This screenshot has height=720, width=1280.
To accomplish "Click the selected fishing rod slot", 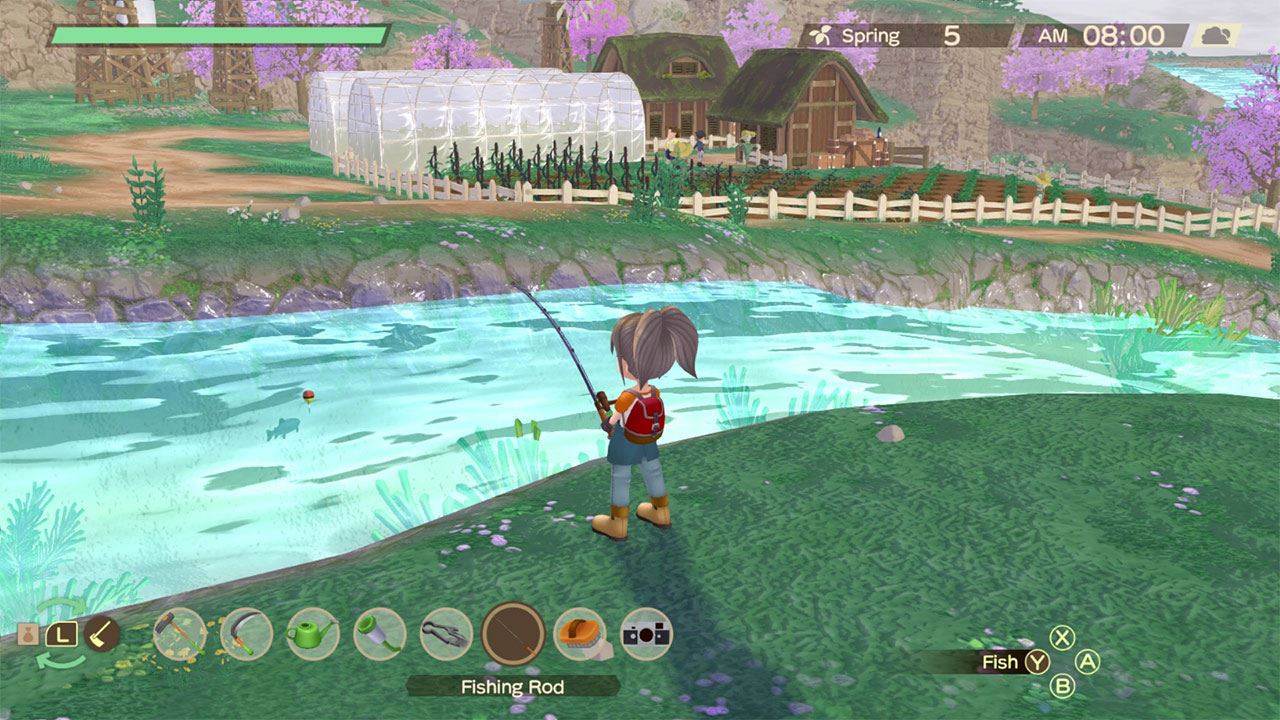I will point(513,633).
